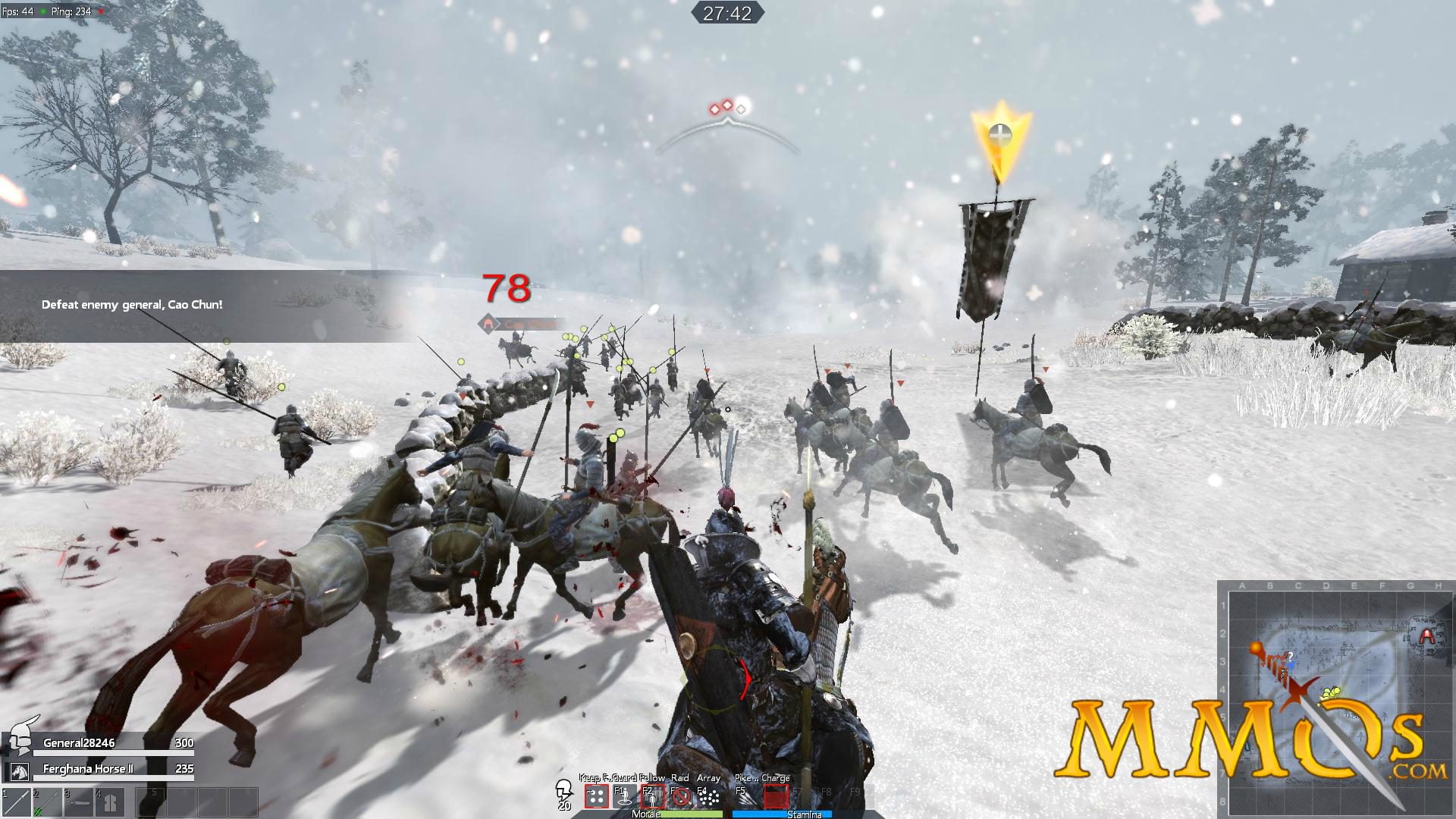Image resolution: width=1456 pixels, height=819 pixels.
Task: Click the Ping indicator in the top-left corner
Action: pos(72,11)
